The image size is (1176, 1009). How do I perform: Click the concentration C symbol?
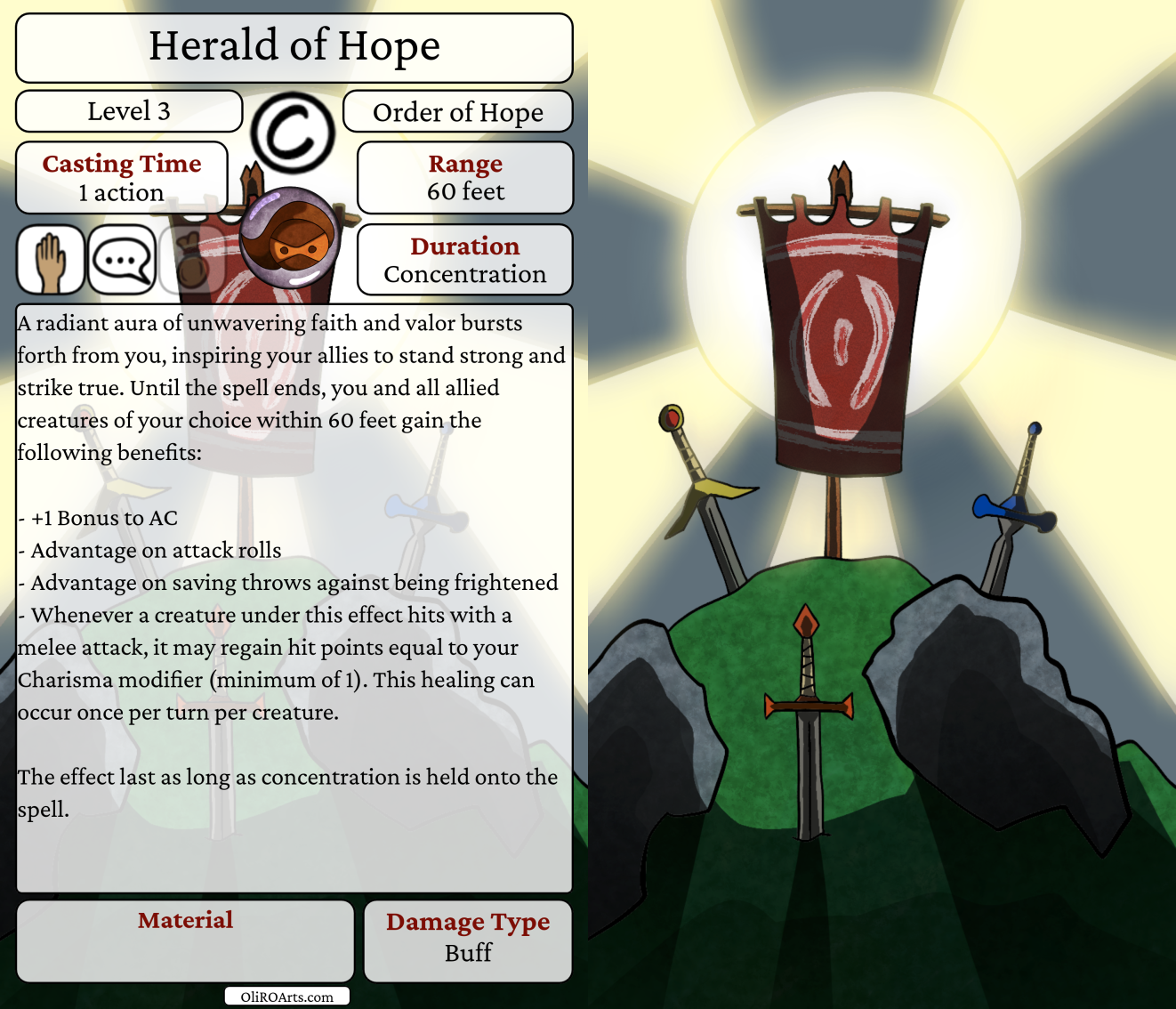coord(293,133)
